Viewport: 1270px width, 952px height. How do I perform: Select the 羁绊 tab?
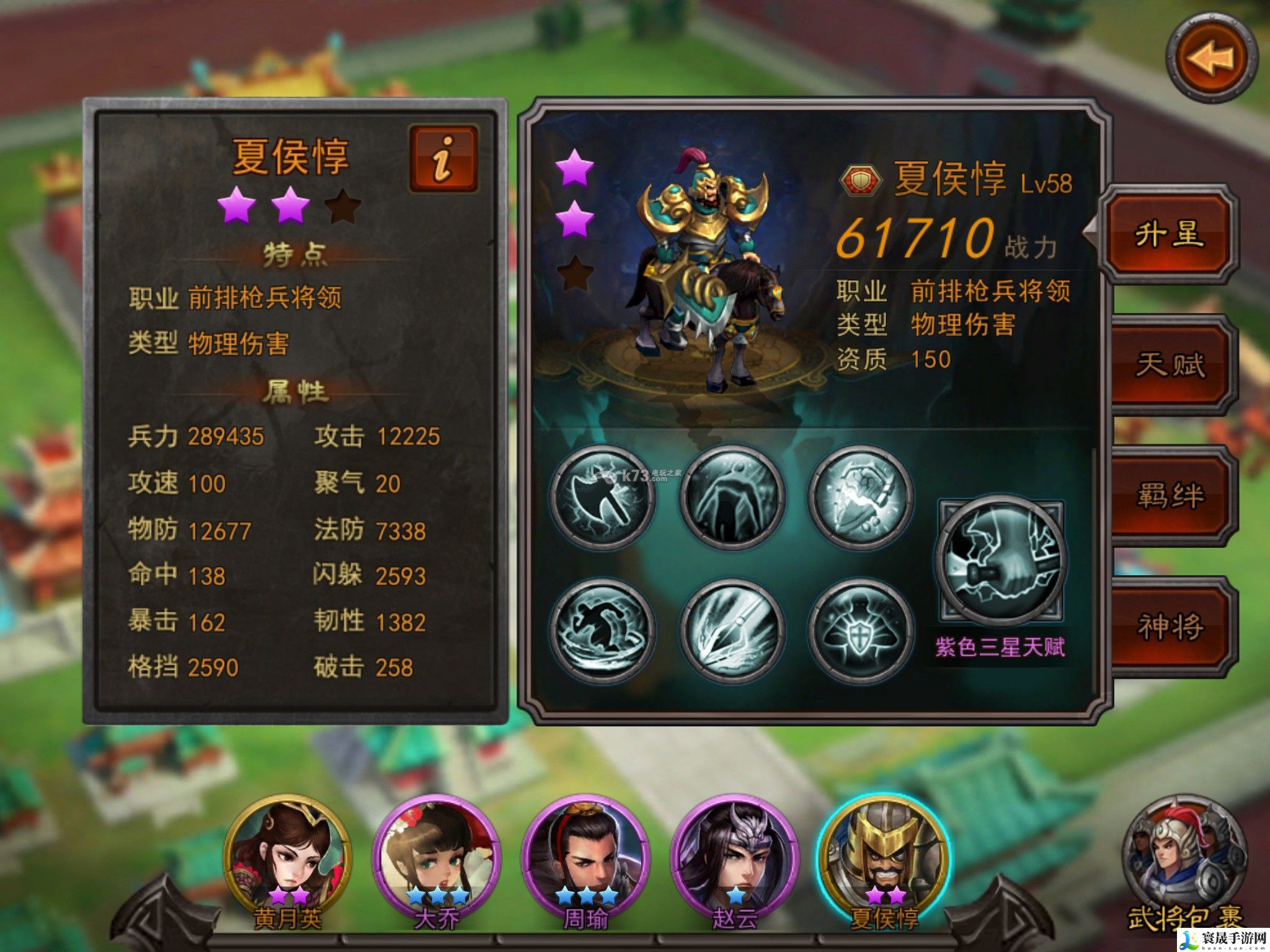pos(1170,496)
